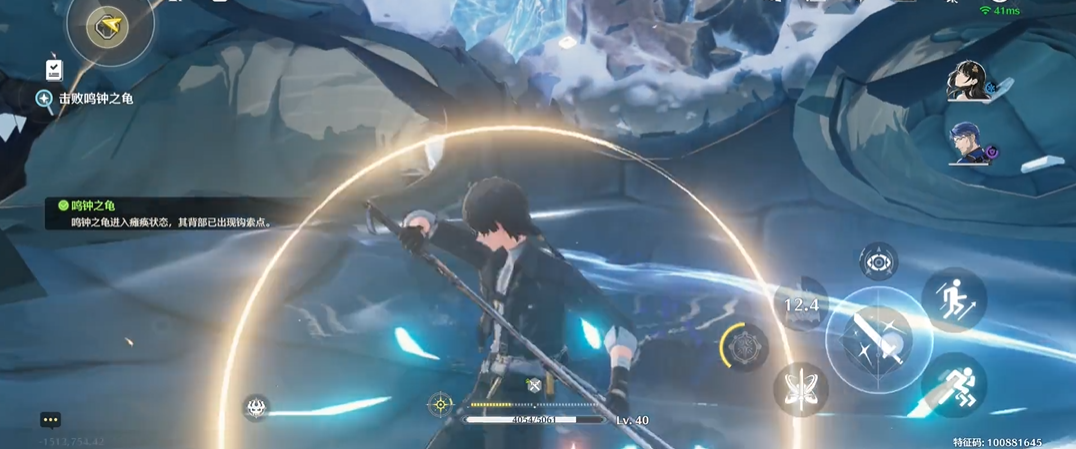Tap the crosshair target icon beside health bar
1076x449 pixels.
(440, 404)
